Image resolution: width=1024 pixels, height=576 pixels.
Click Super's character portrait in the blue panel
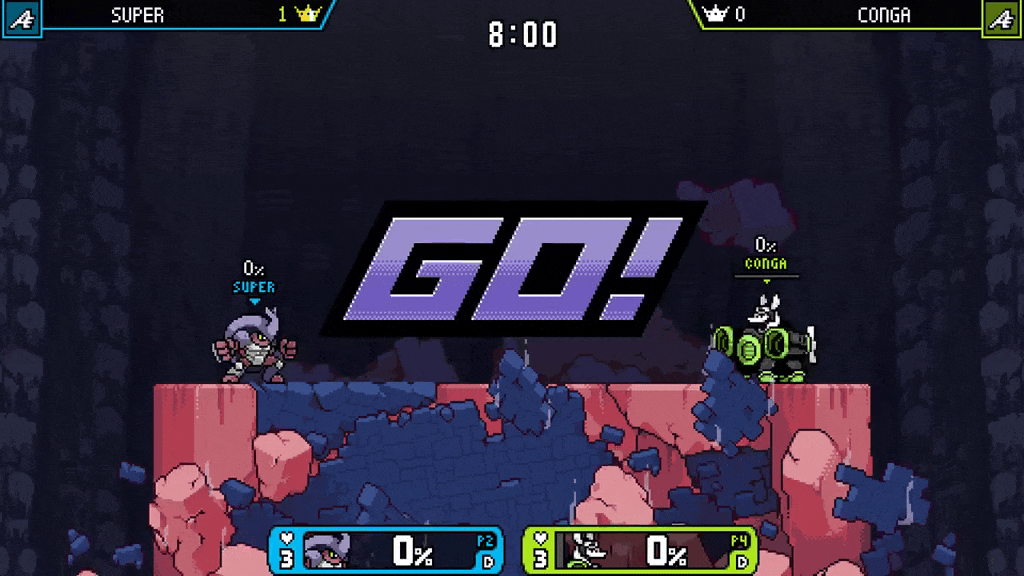(329, 551)
